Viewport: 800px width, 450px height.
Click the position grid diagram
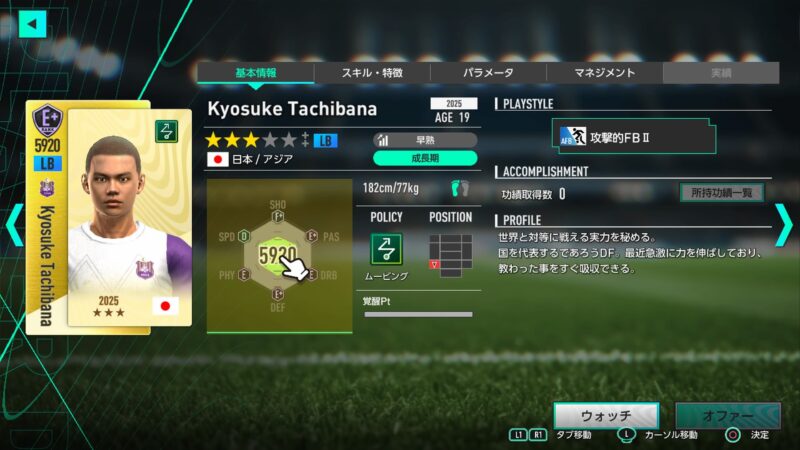(x=449, y=255)
